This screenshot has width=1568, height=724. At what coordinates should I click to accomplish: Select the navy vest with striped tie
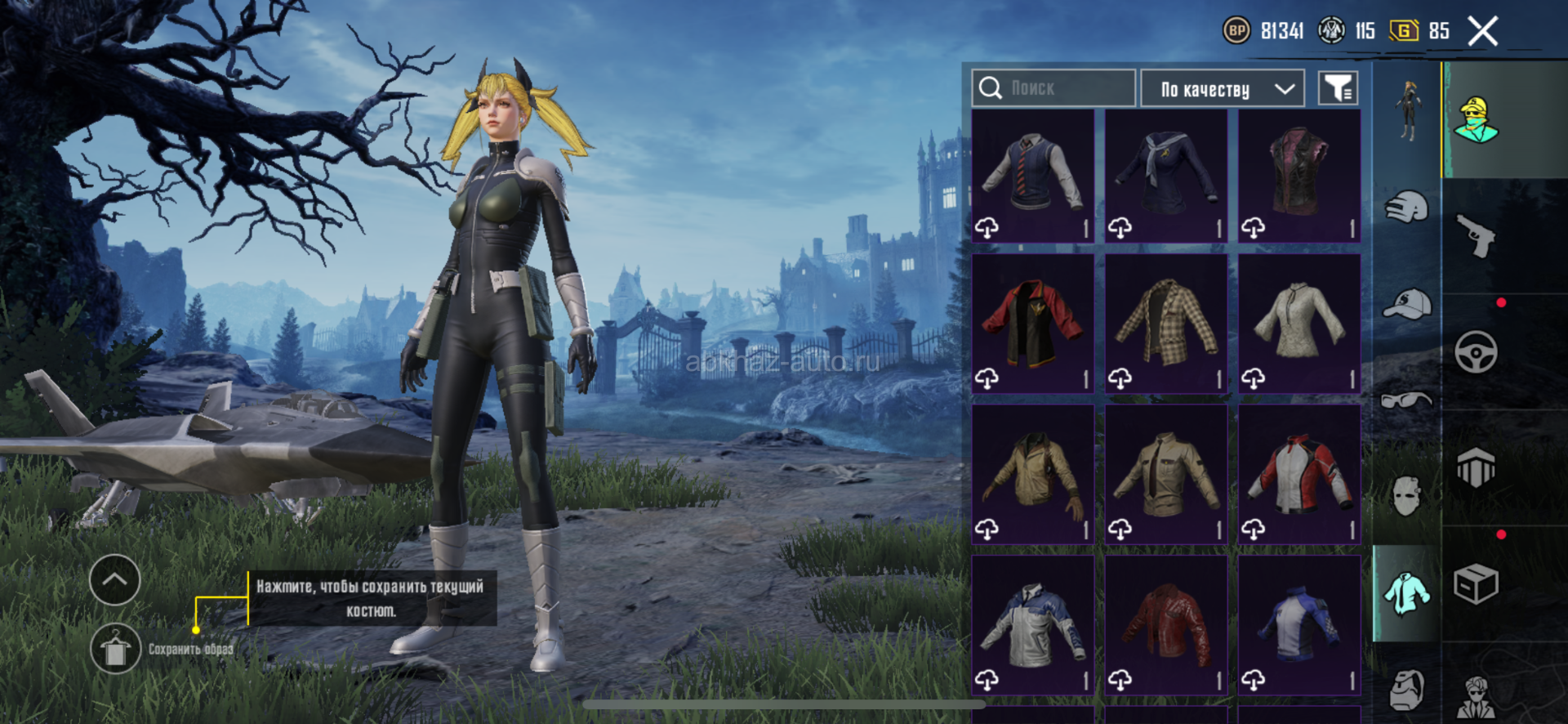[1033, 176]
